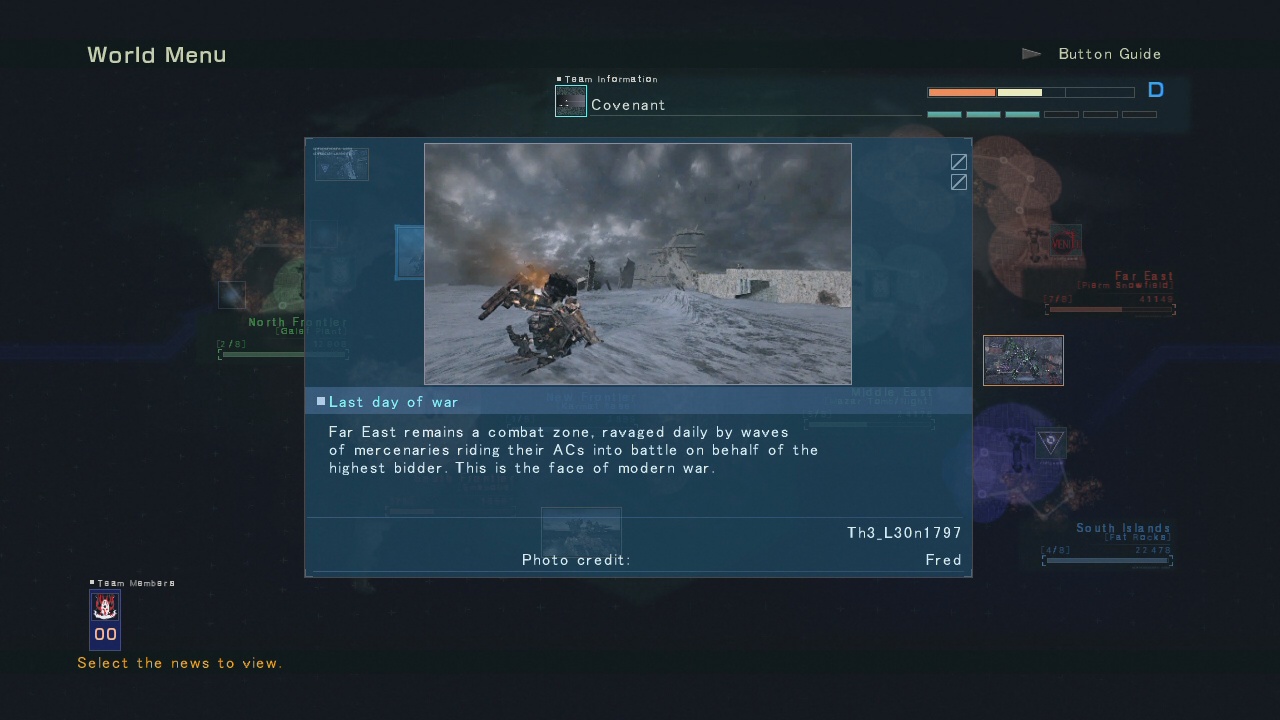Open the highlighted map news thumbnail
This screenshot has width=1280, height=720.
1023,360
